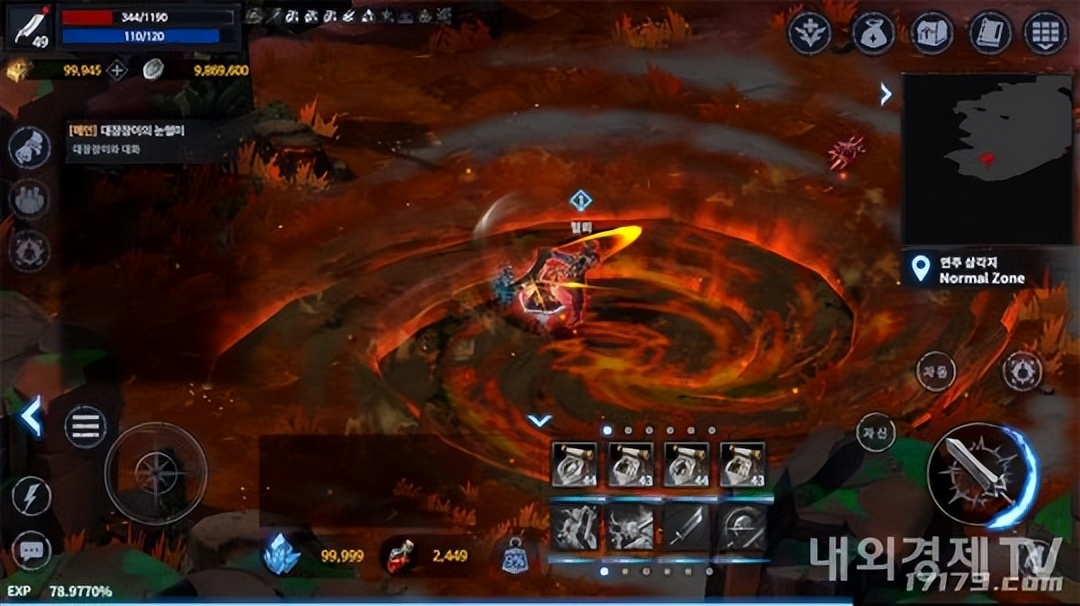
Task: Open the chat speech bubble button
Action: [31, 549]
